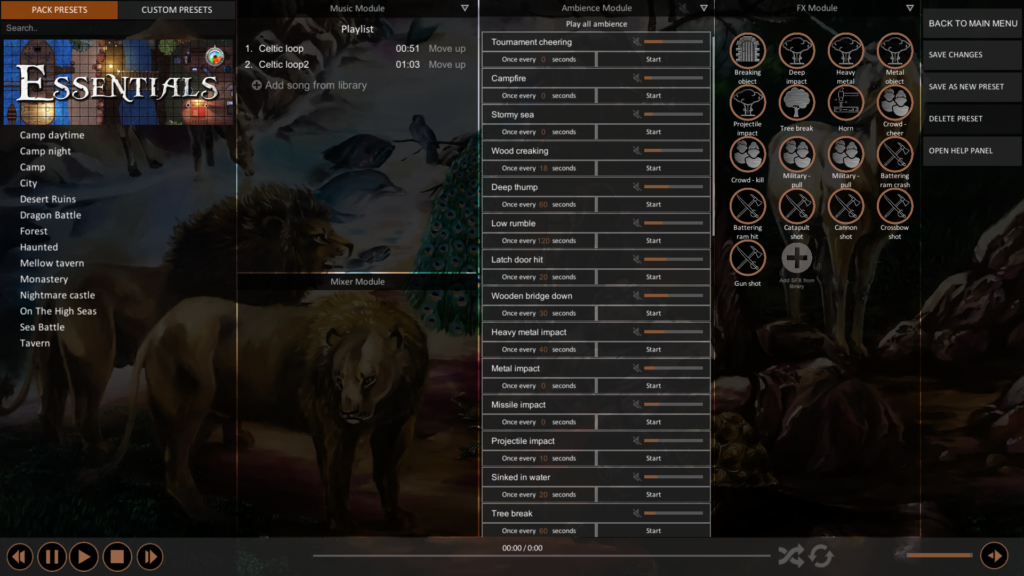1024x576 pixels.
Task: Add song from library
Action: tap(309, 85)
